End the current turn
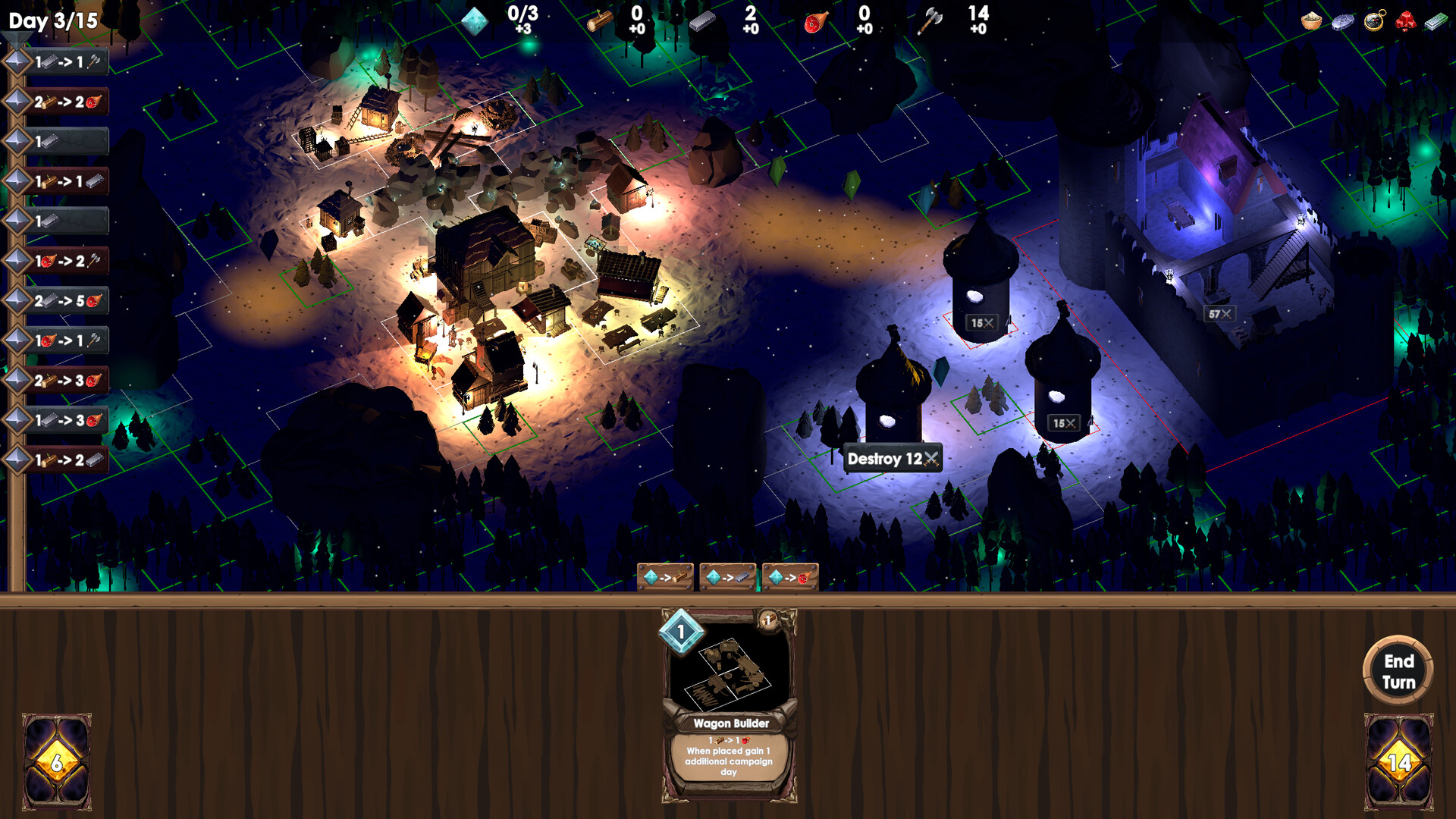Screen dimensions: 1456x819 click(1398, 671)
